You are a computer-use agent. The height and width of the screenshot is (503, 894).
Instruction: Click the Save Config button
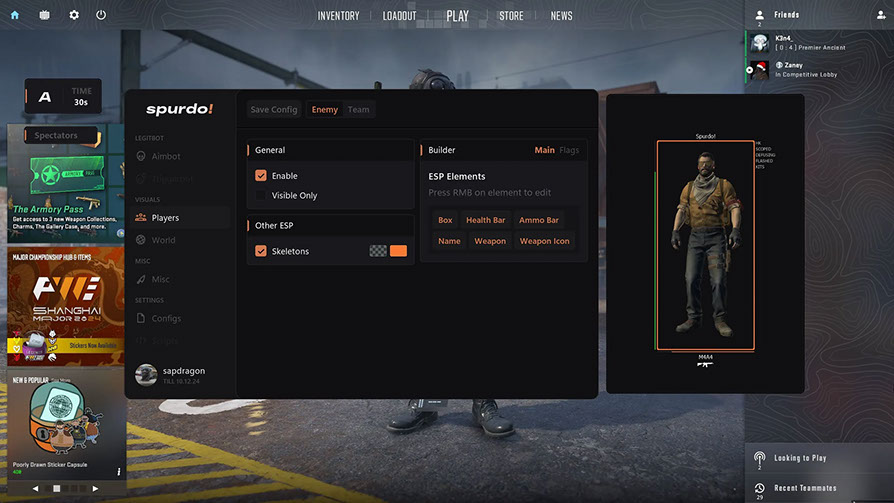click(x=274, y=110)
